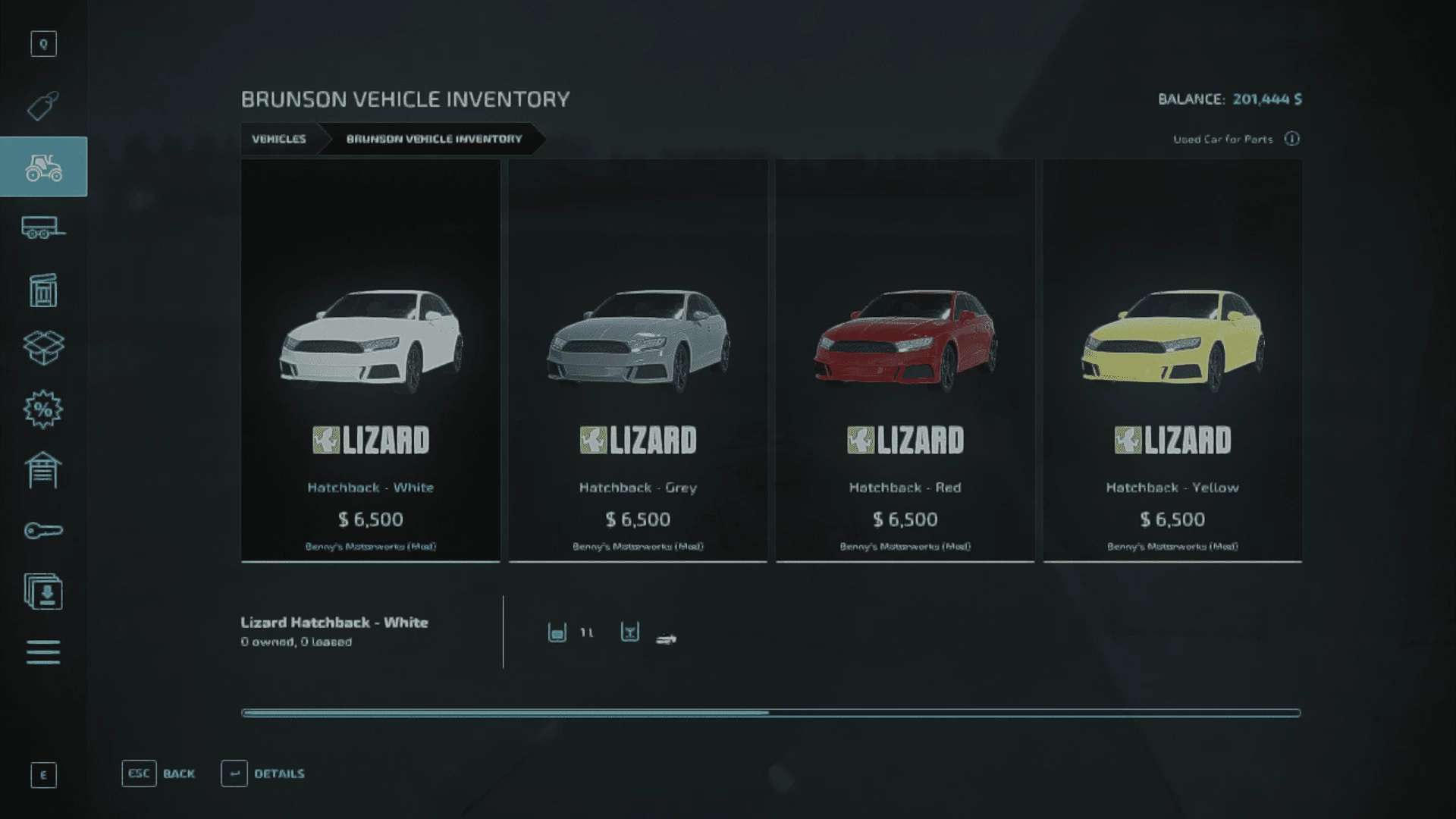This screenshot has width=1456, height=819.
Task: Open the info icon beside Used Car for Parts
Action: (1292, 139)
